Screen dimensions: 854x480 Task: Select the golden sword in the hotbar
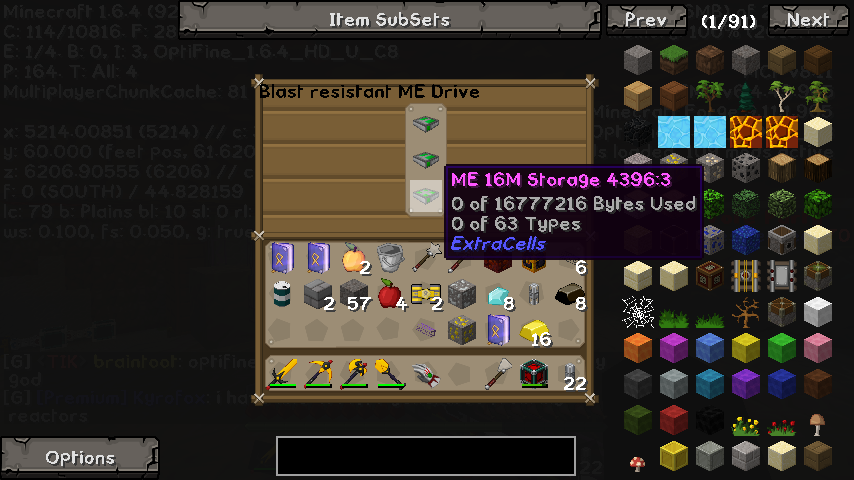pyautogui.click(x=283, y=374)
